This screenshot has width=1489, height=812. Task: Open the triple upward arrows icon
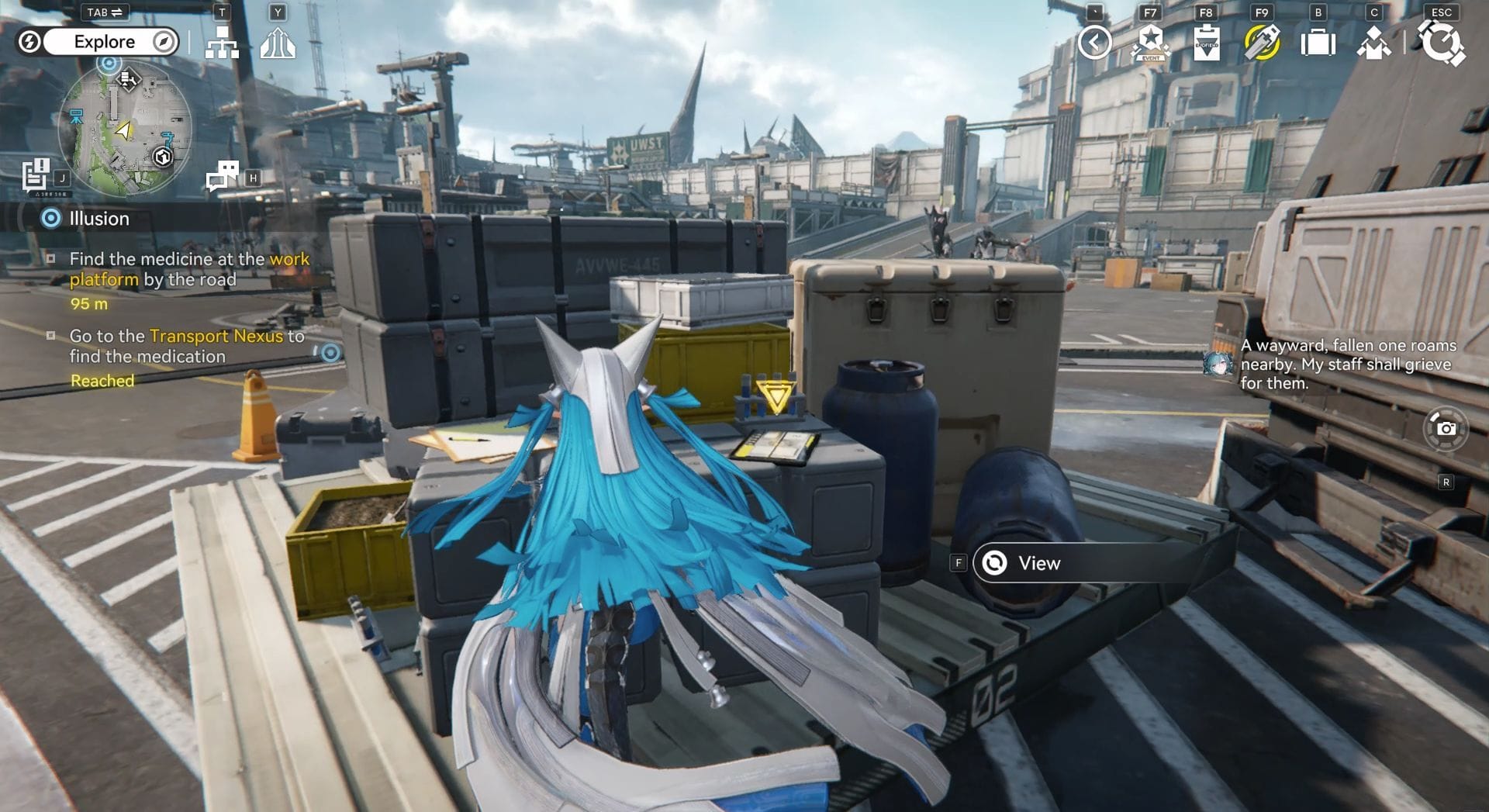(x=278, y=43)
